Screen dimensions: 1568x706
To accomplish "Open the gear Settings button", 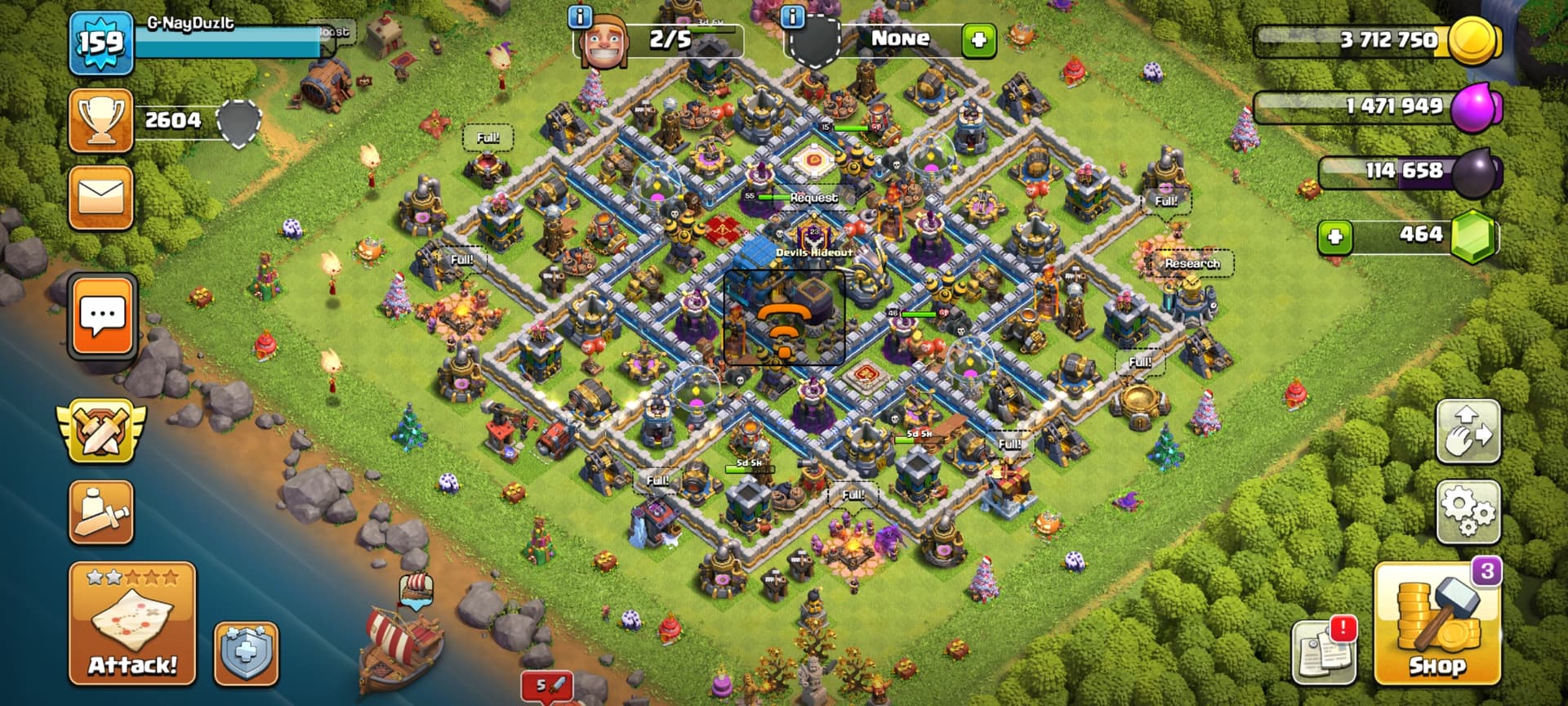I will pyautogui.click(x=1468, y=512).
